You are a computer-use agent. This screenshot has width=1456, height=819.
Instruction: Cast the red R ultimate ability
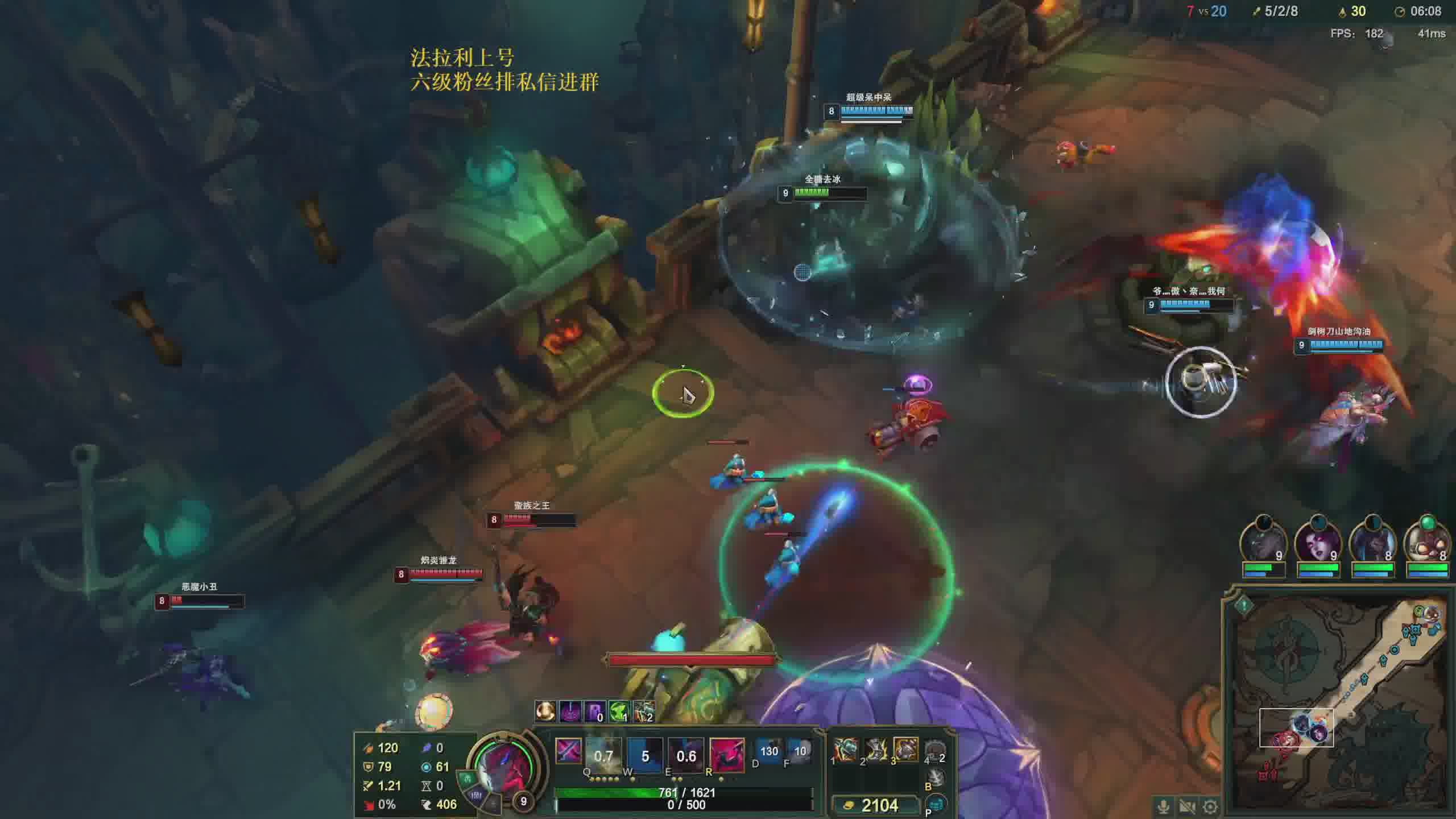(x=727, y=756)
